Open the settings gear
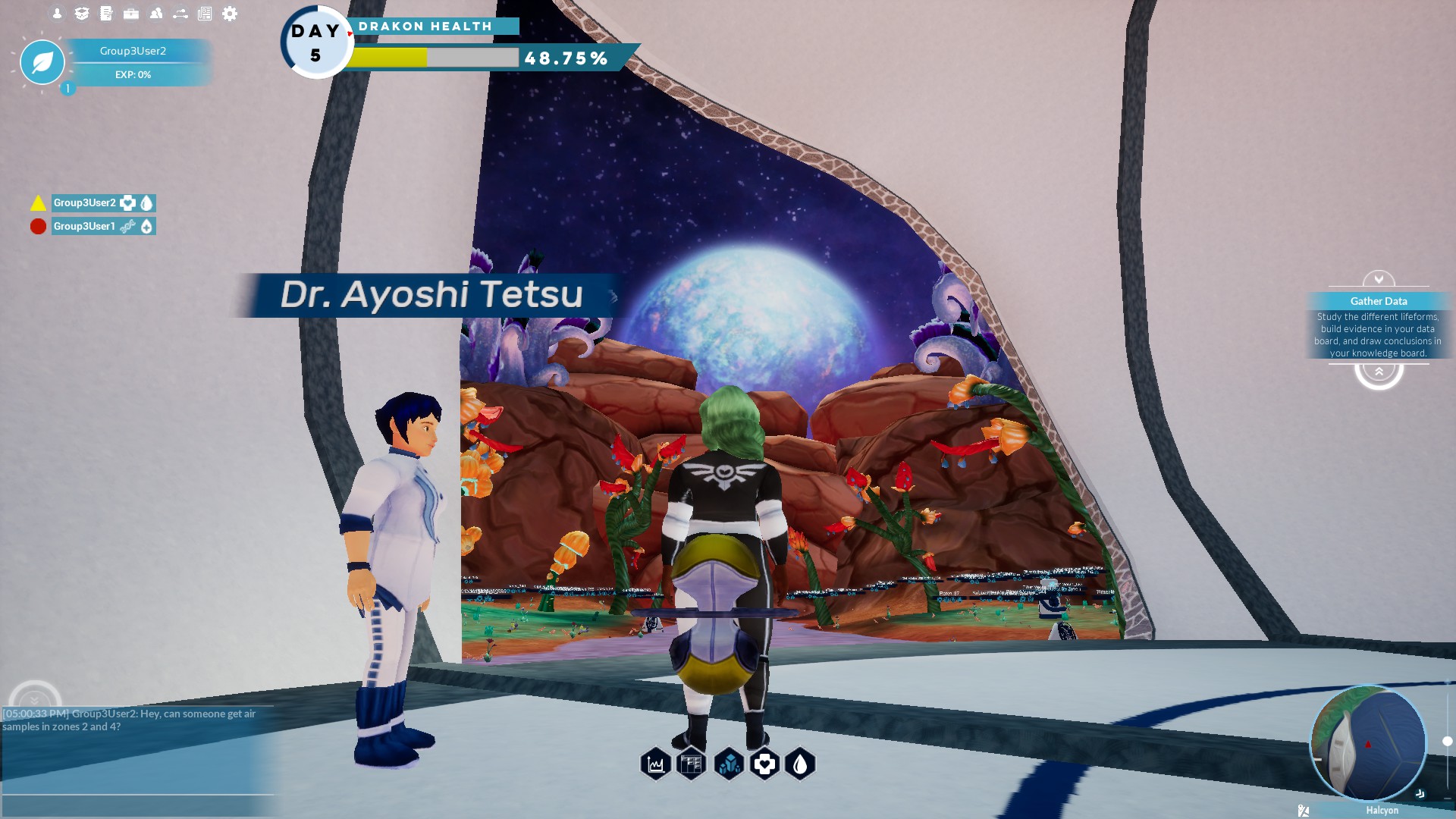Screen dimensions: 1456x819 point(230,14)
